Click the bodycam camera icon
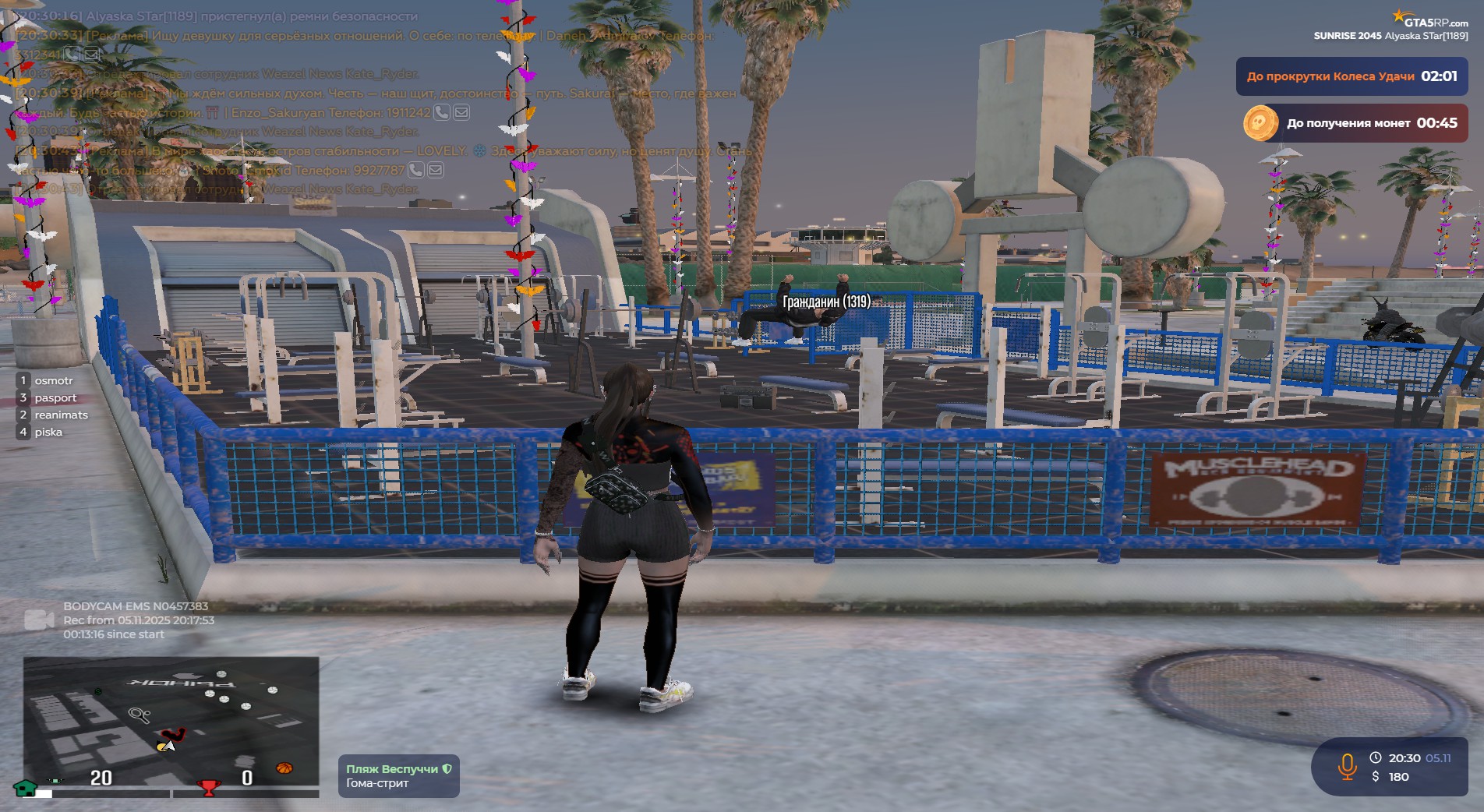The width and height of the screenshot is (1484, 812). coord(39,620)
